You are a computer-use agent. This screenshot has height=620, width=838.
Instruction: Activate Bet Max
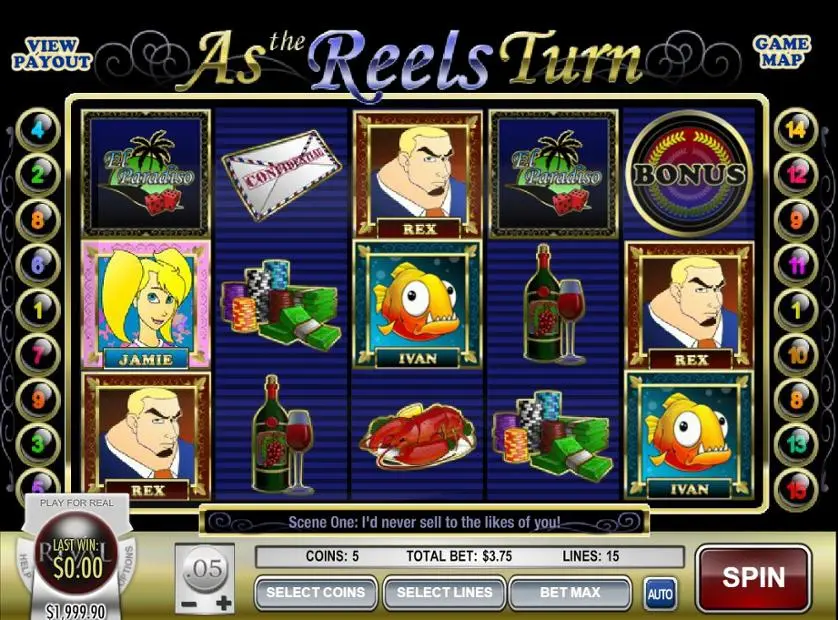[570, 592]
